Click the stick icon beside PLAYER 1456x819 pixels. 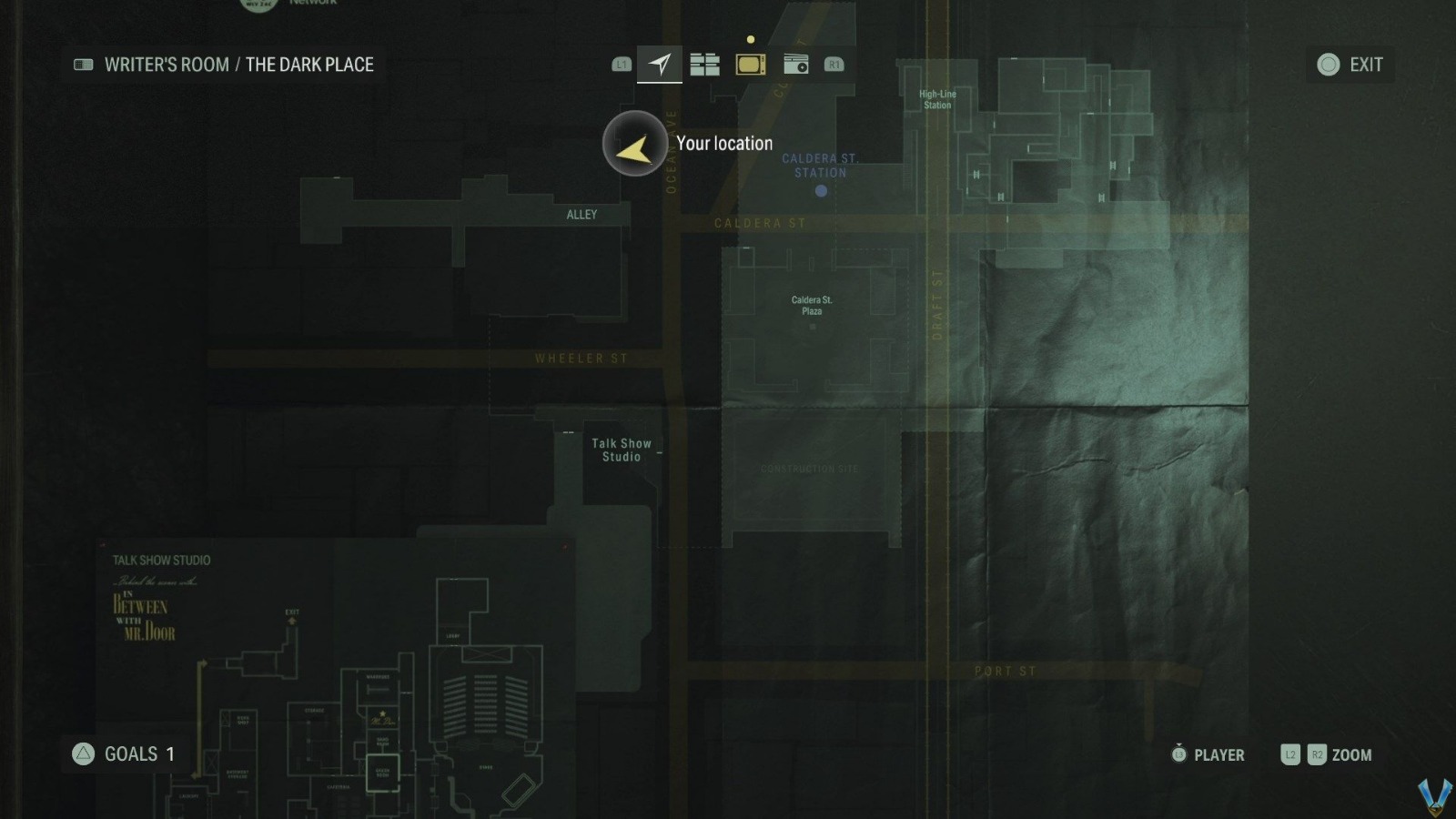1178,754
